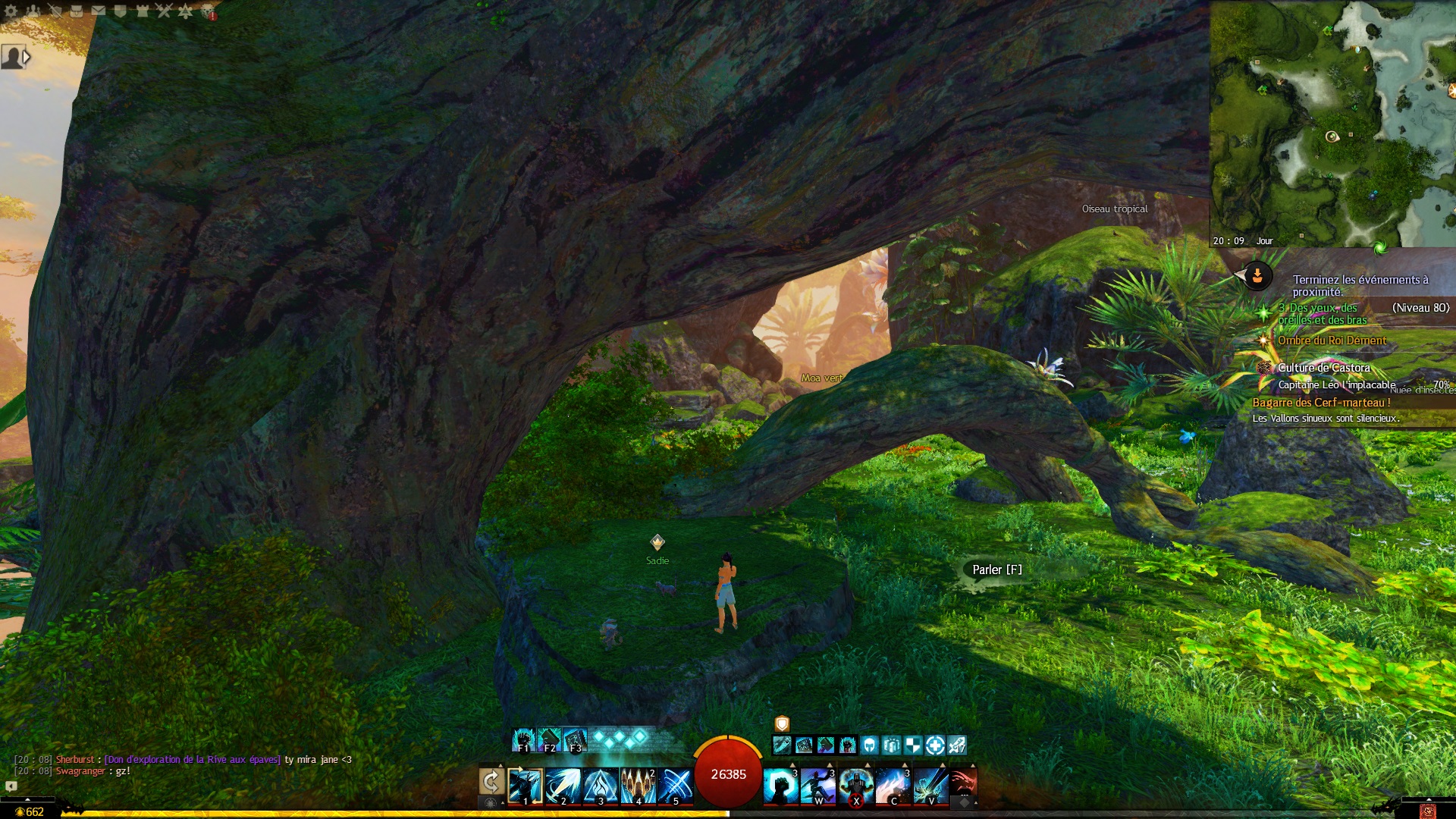The image size is (1456, 819).
Task: Click the minimap
Action: (1332, 121)
